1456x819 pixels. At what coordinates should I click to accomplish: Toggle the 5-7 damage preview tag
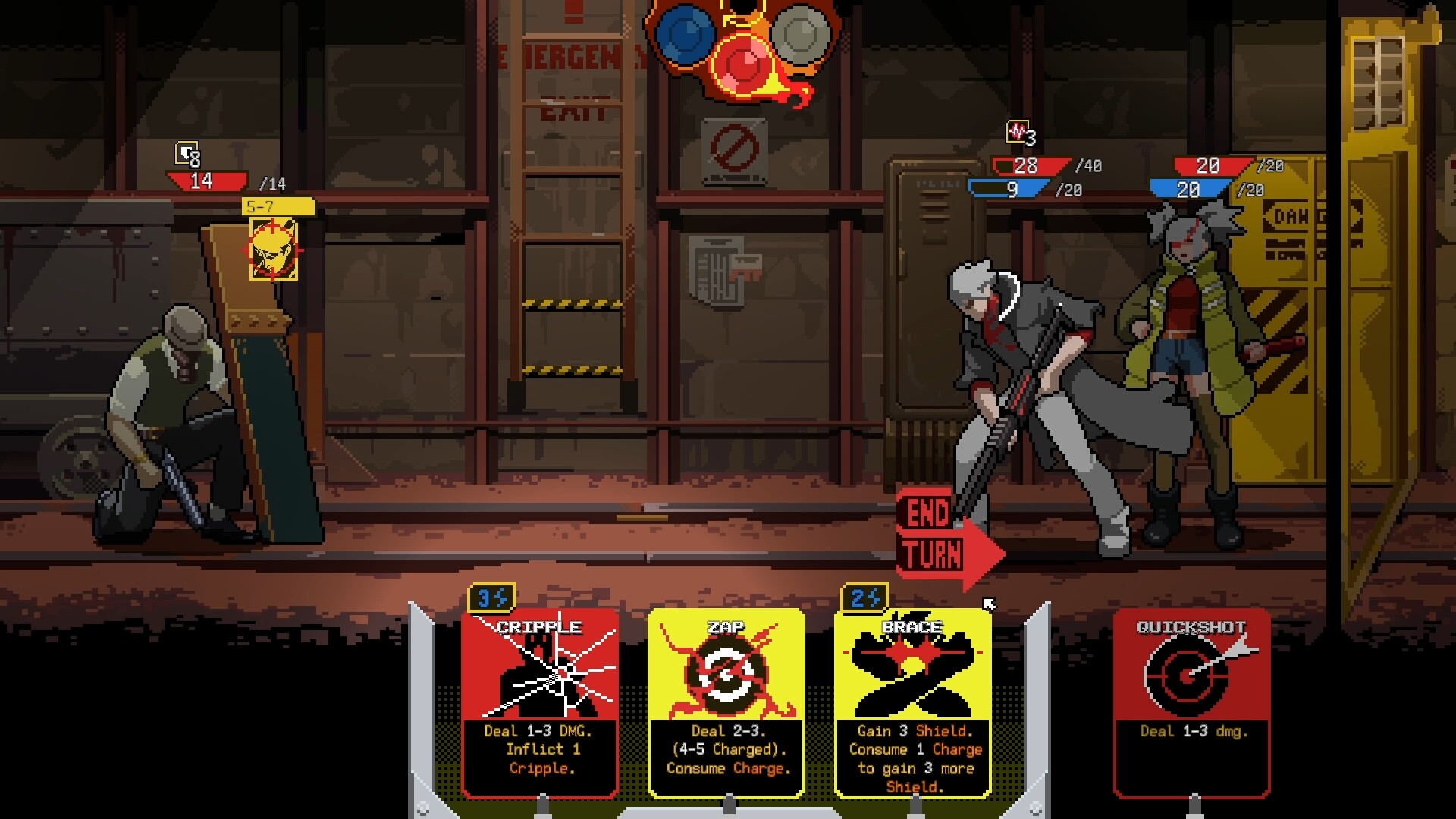(x=276, y=205)
